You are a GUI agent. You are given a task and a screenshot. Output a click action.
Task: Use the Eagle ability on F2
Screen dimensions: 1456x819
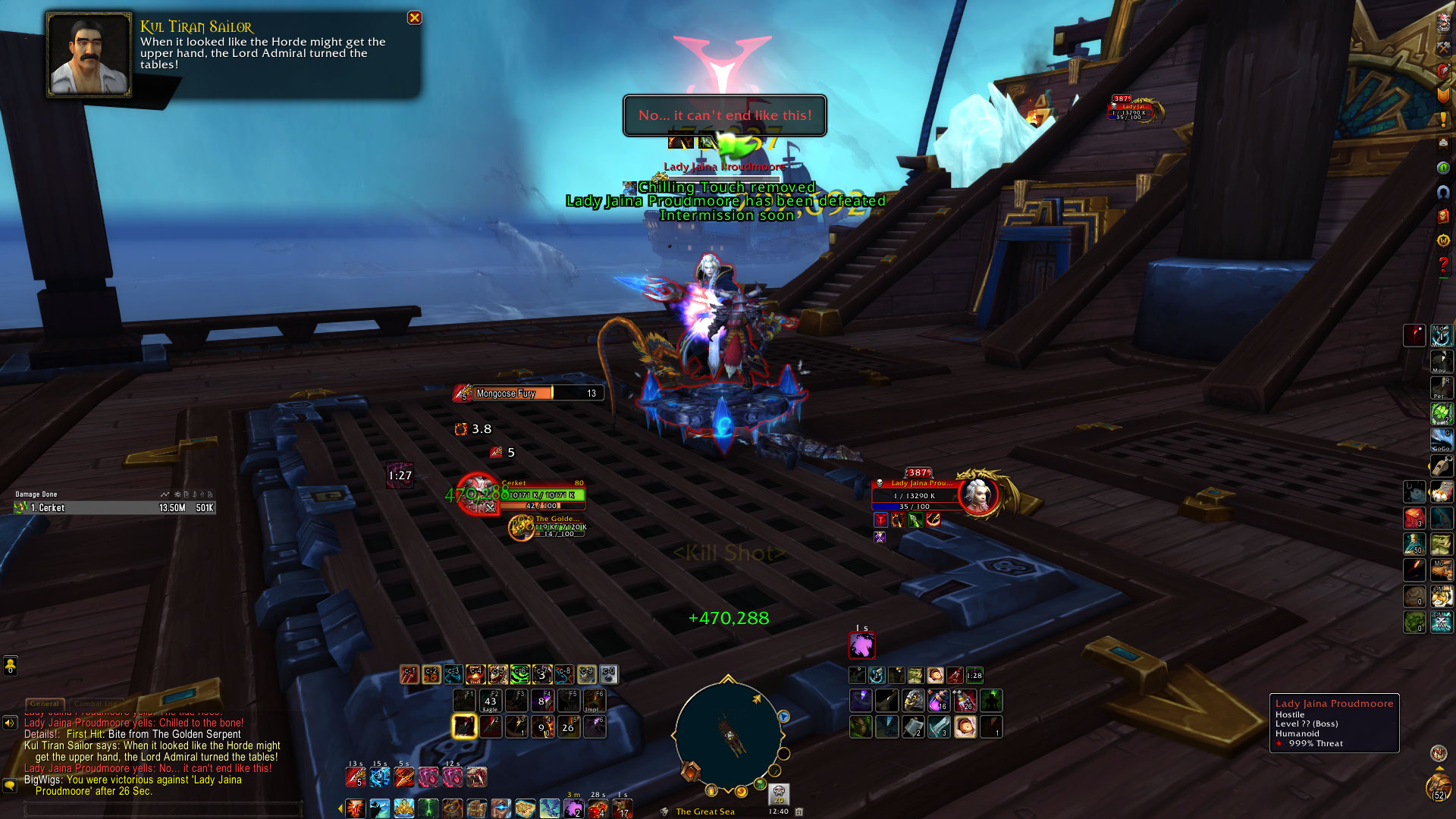coord(491,700)
